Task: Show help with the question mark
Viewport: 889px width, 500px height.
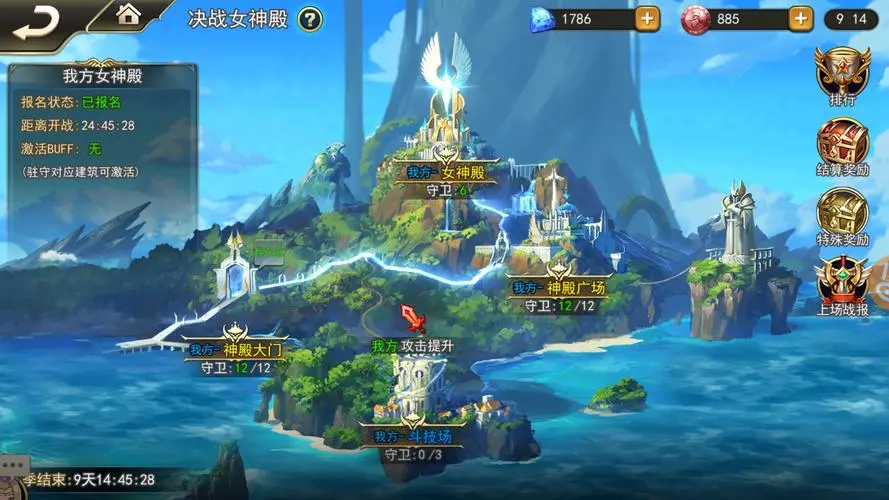Action: pos(311,19)
